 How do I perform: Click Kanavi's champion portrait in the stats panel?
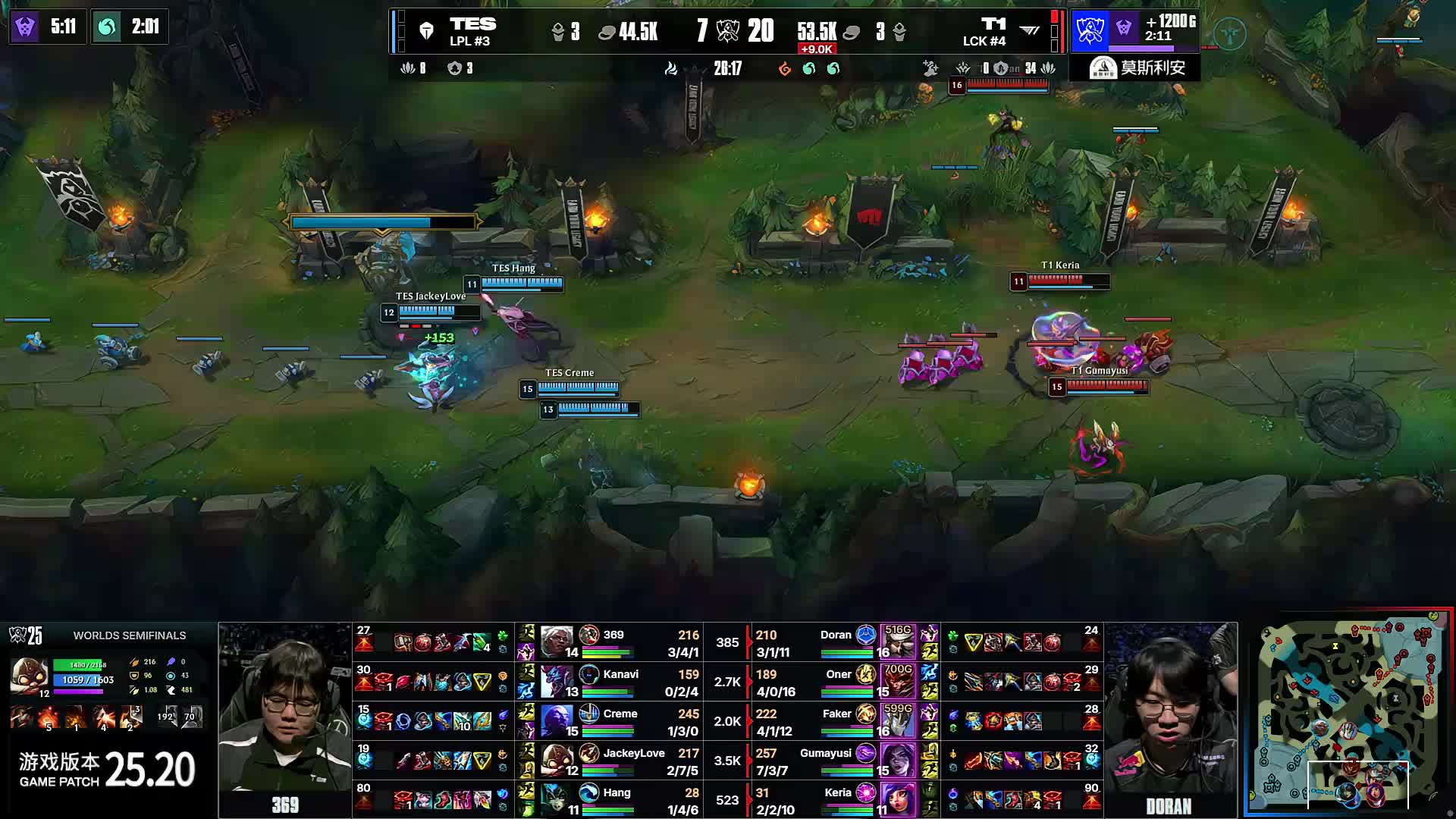click(557, 682)
